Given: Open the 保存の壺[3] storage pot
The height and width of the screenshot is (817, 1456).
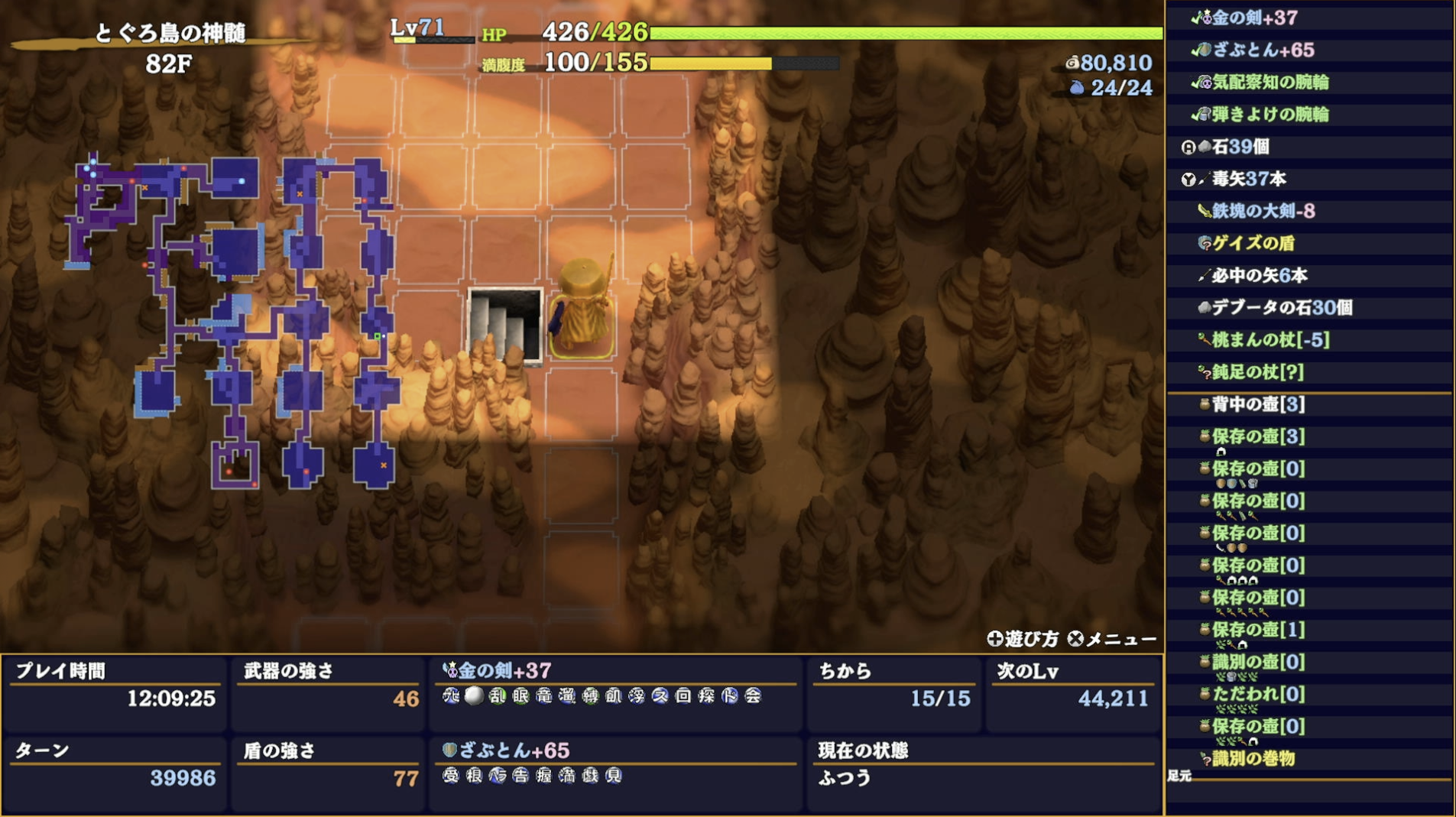Looking at the screenshot, I should pos(1257,436).
